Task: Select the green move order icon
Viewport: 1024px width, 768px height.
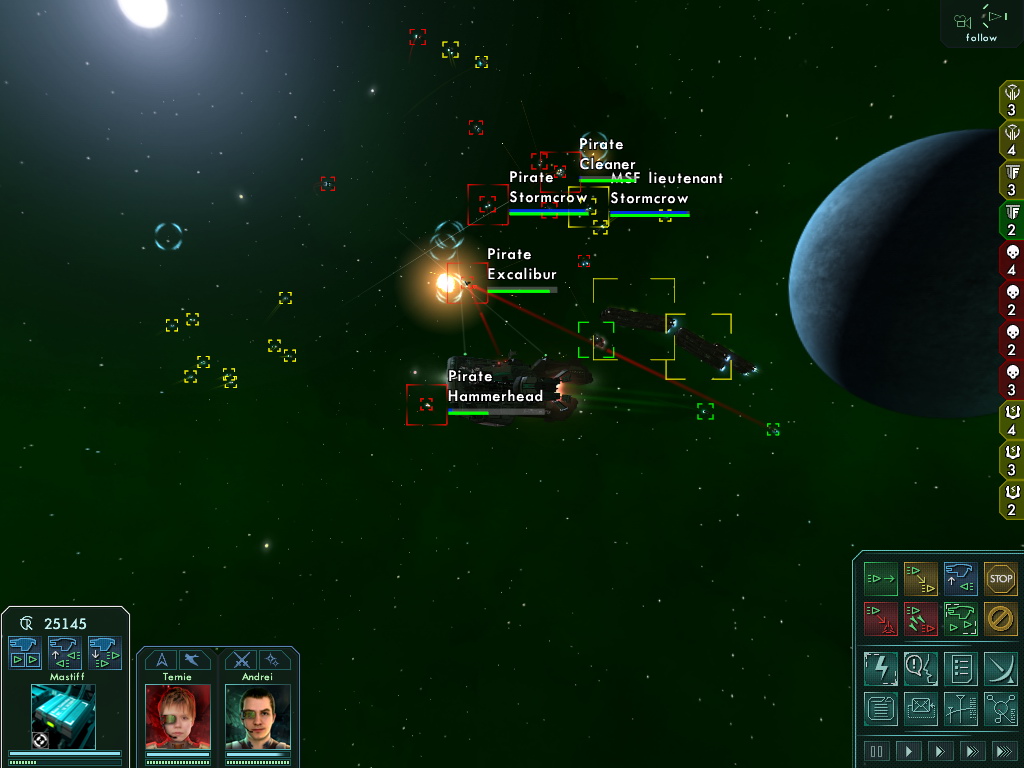Action: coord(881,579)
